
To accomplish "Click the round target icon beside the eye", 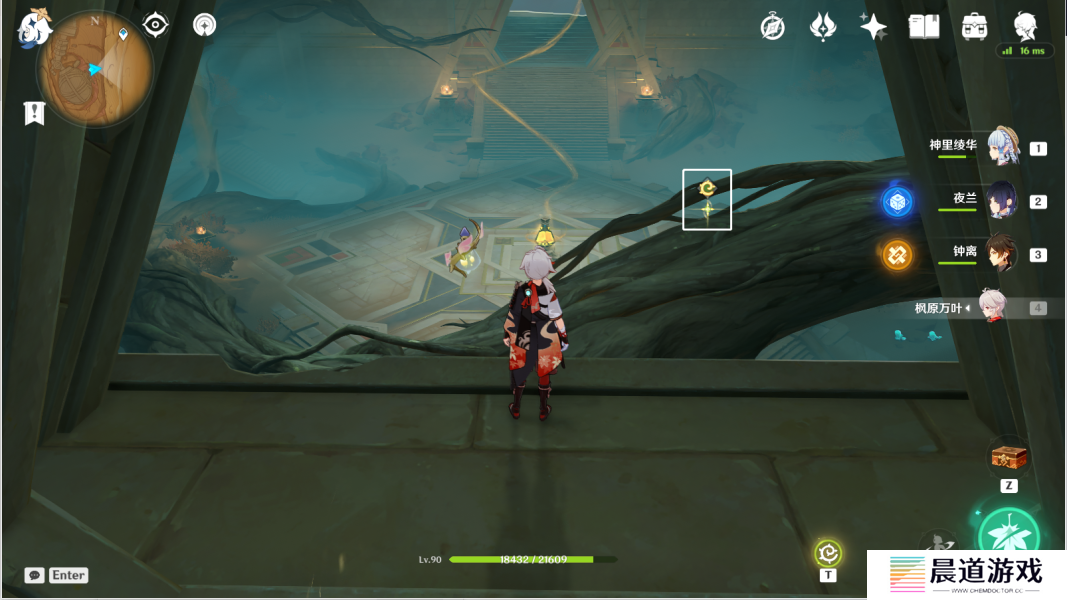I will pos(204,25).
